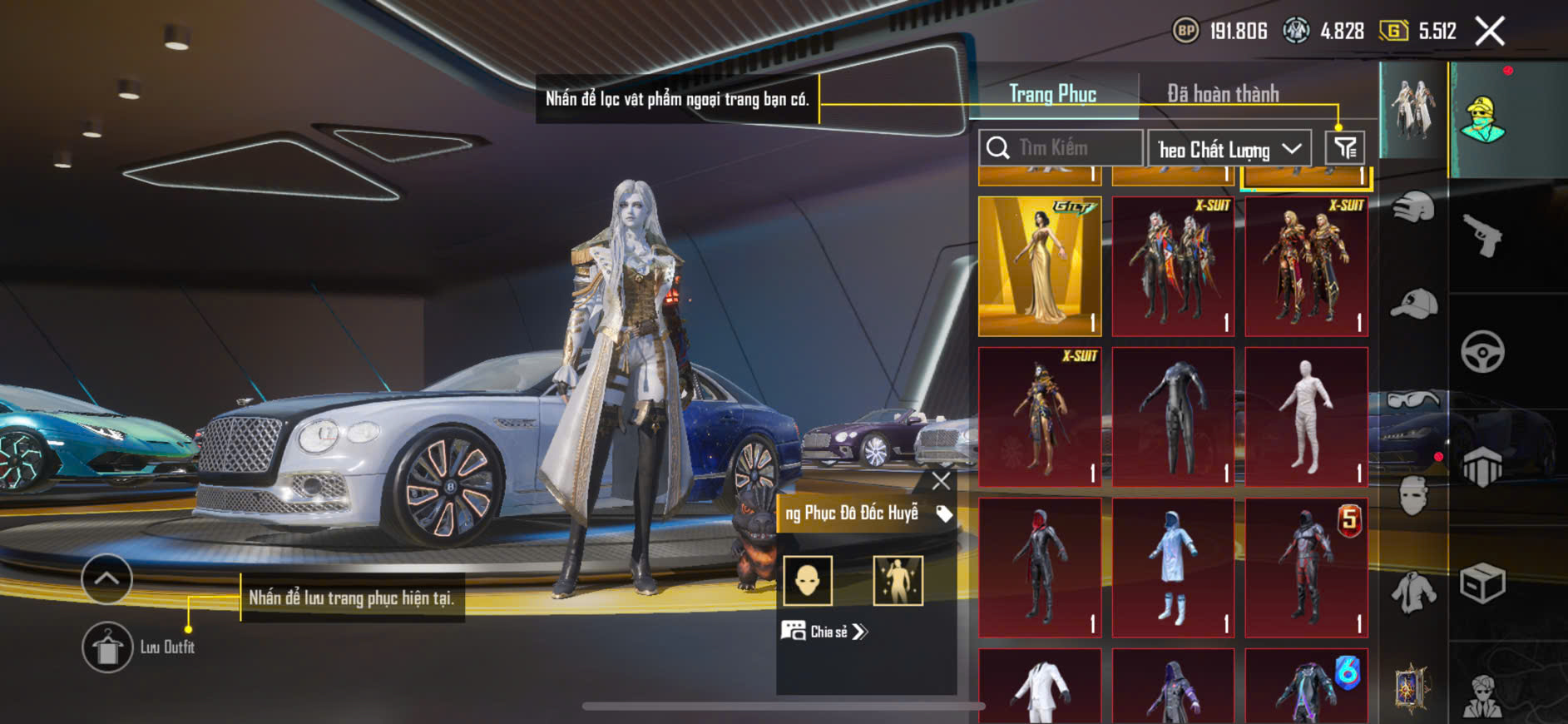The width and height of the screenshot is (1568, 724).
Task: Open the steering wheel vehicle section
Action: coord(1482,351)
